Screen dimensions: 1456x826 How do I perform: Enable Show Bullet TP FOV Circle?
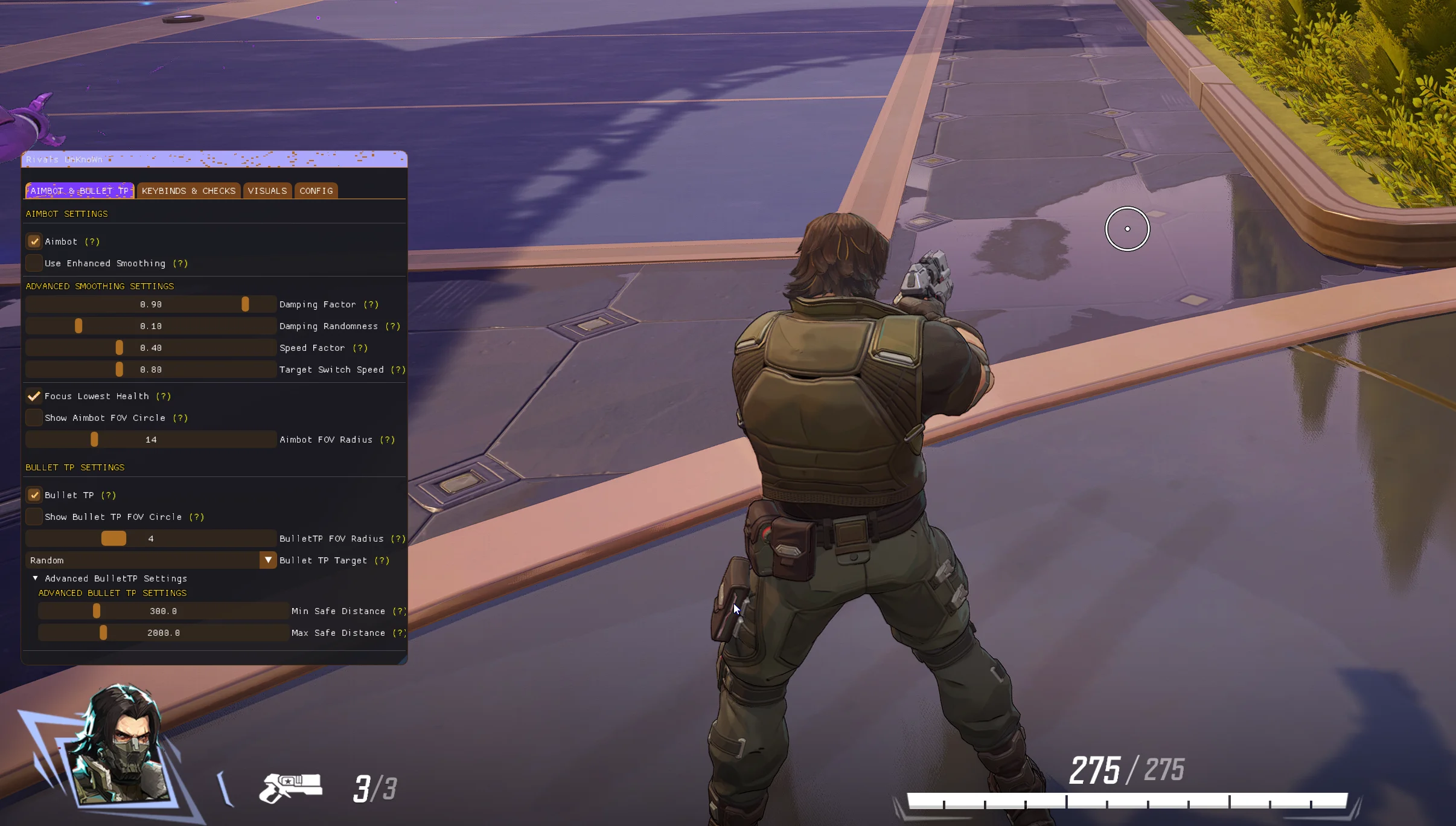(x=34, y=517)
